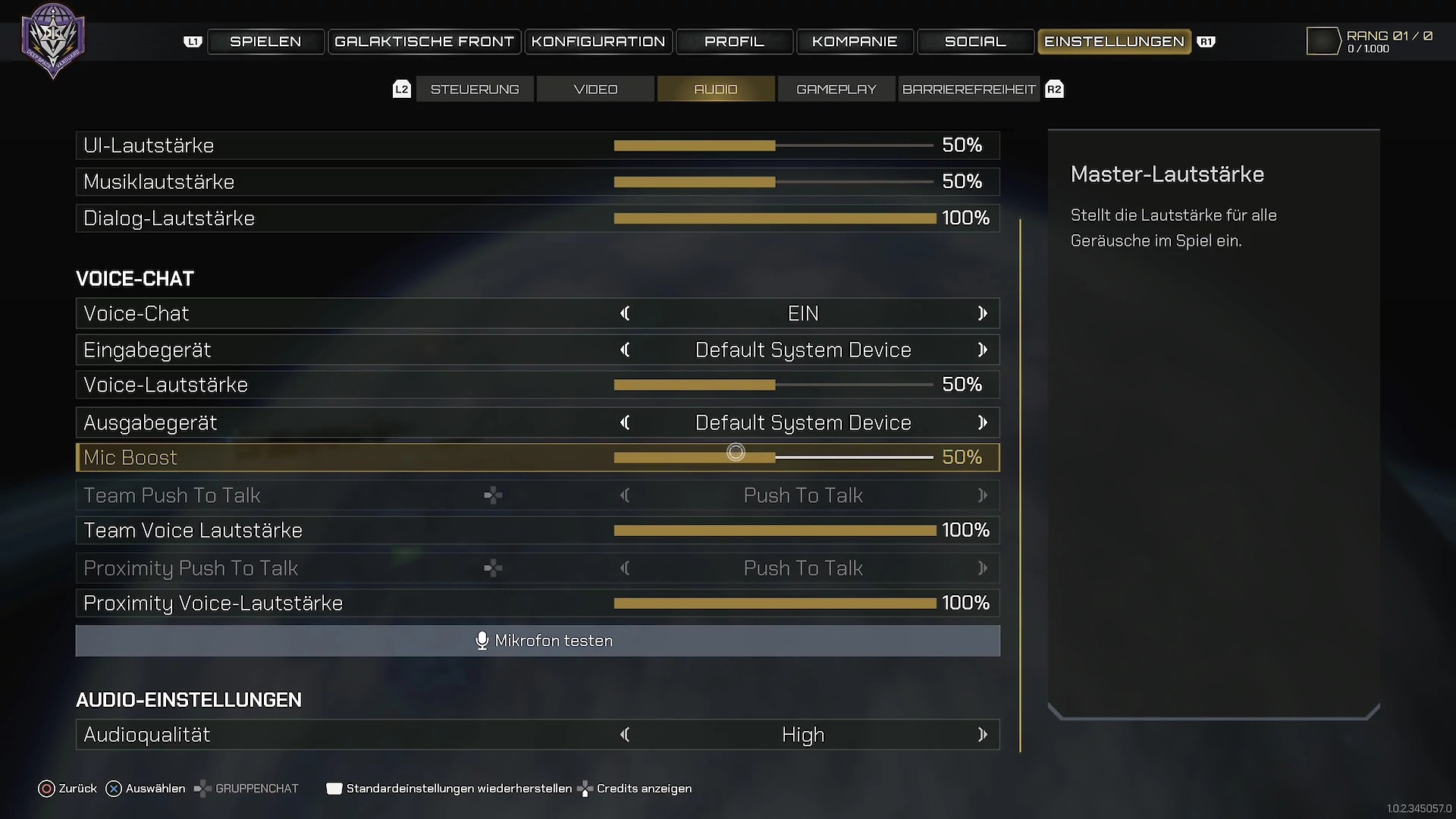This screenshot has height=819, width=1456.
Task: Open the SPIELEN main tab
Action: coord(265,42)
